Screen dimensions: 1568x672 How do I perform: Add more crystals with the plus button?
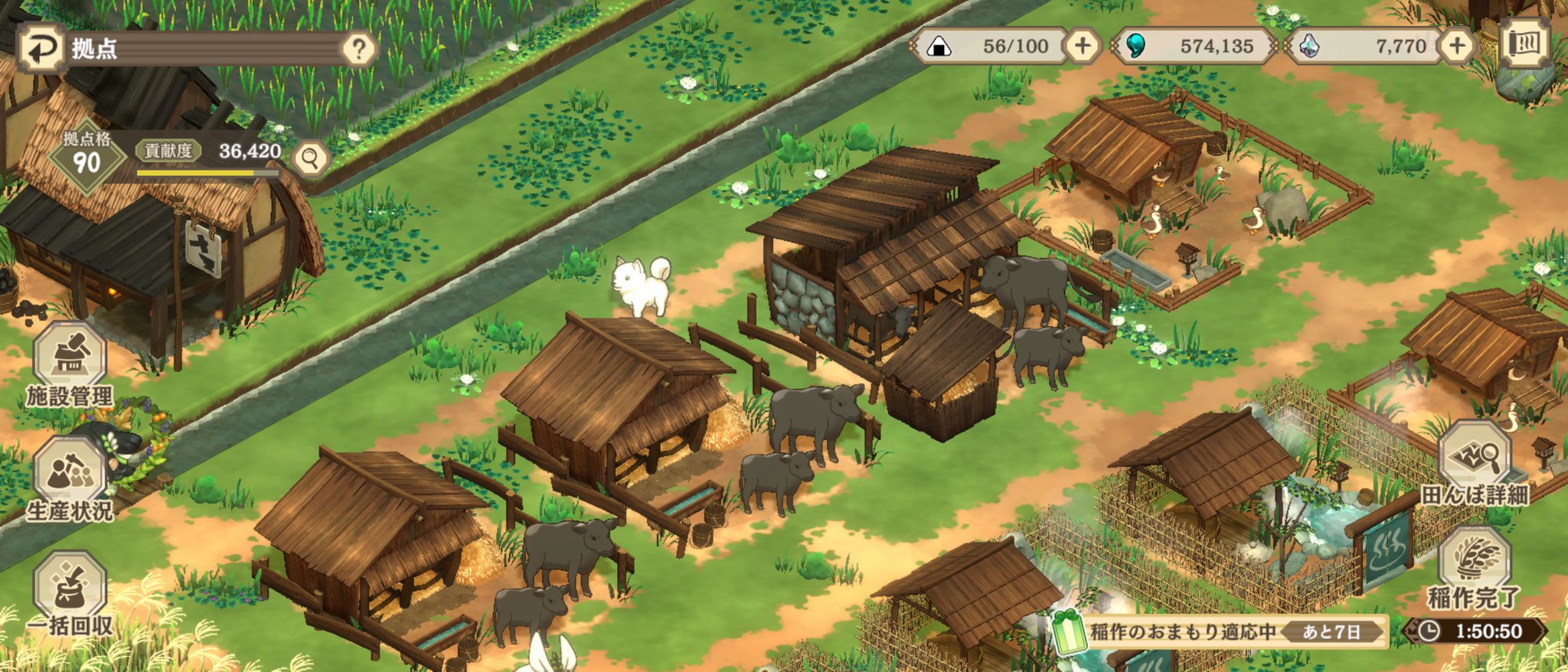1456,46
